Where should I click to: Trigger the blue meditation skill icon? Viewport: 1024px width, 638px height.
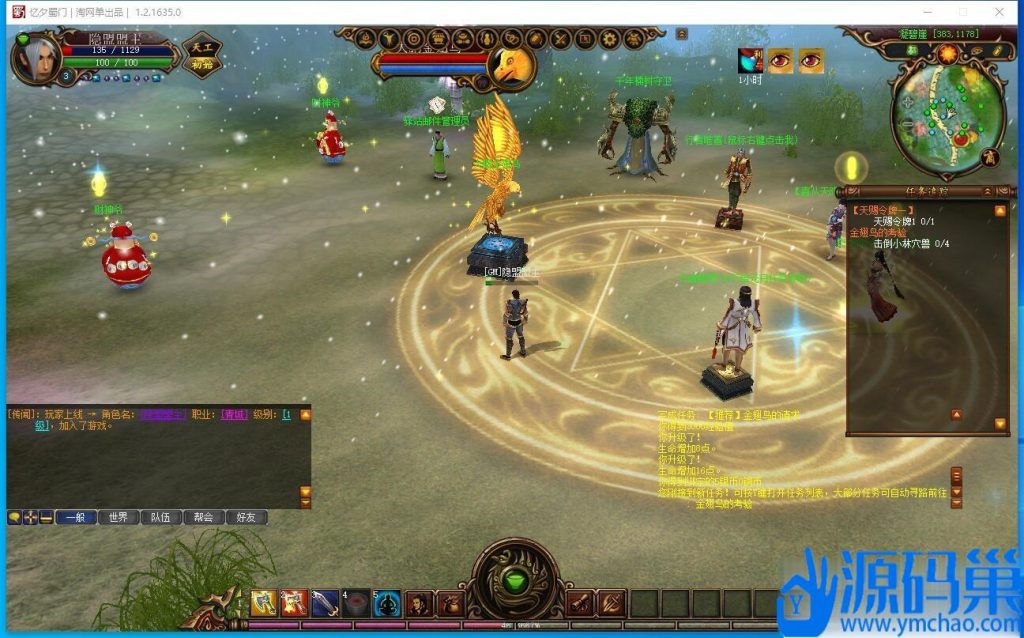[x=387, y=603]
